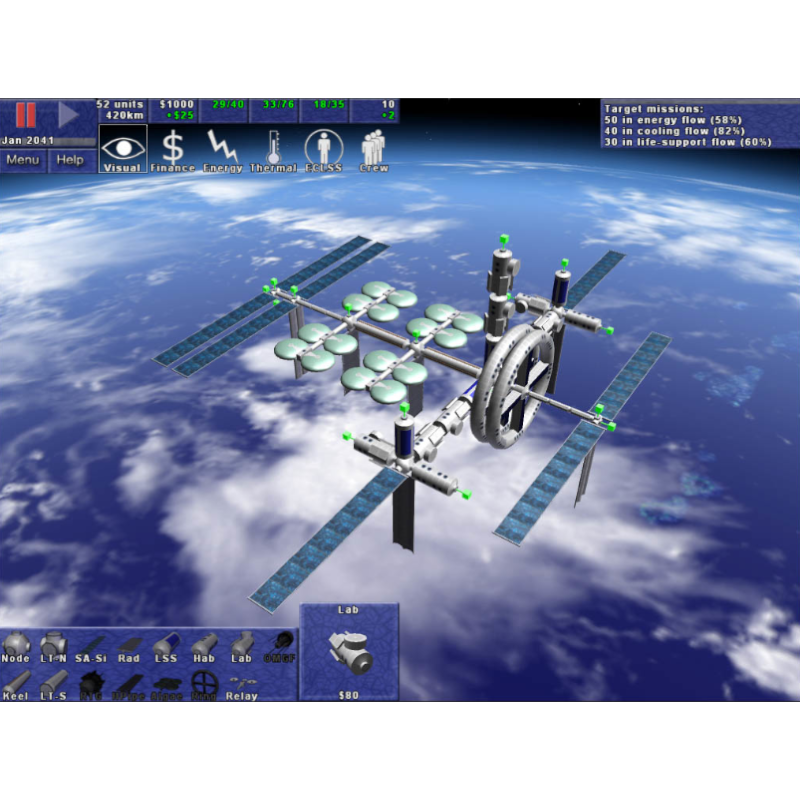Choose the LT-S module
The width and height of the screenshot is (800, 800).
pos(53,685)
